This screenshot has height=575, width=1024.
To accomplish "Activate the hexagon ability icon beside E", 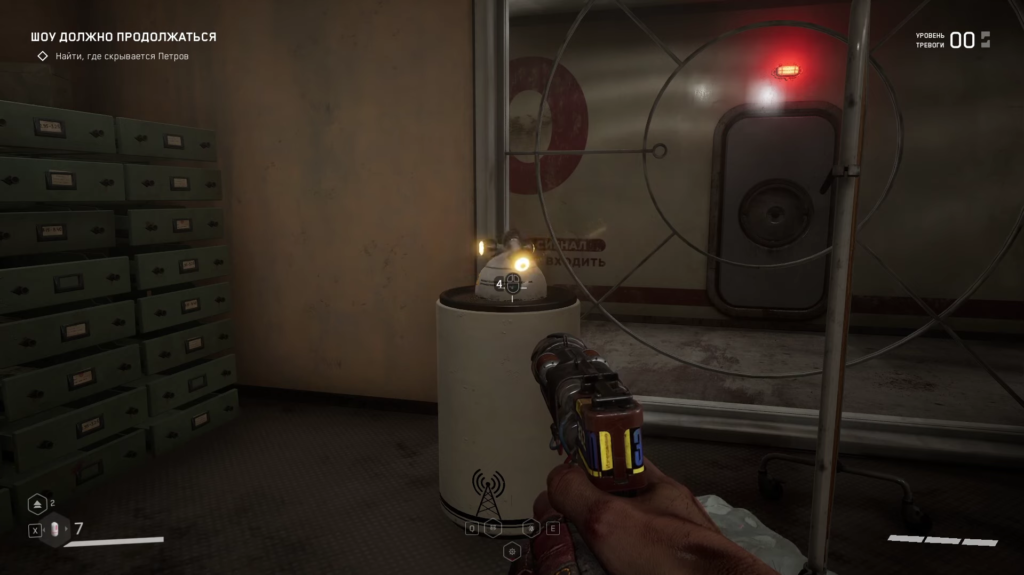I will click(x=532, y=528).
